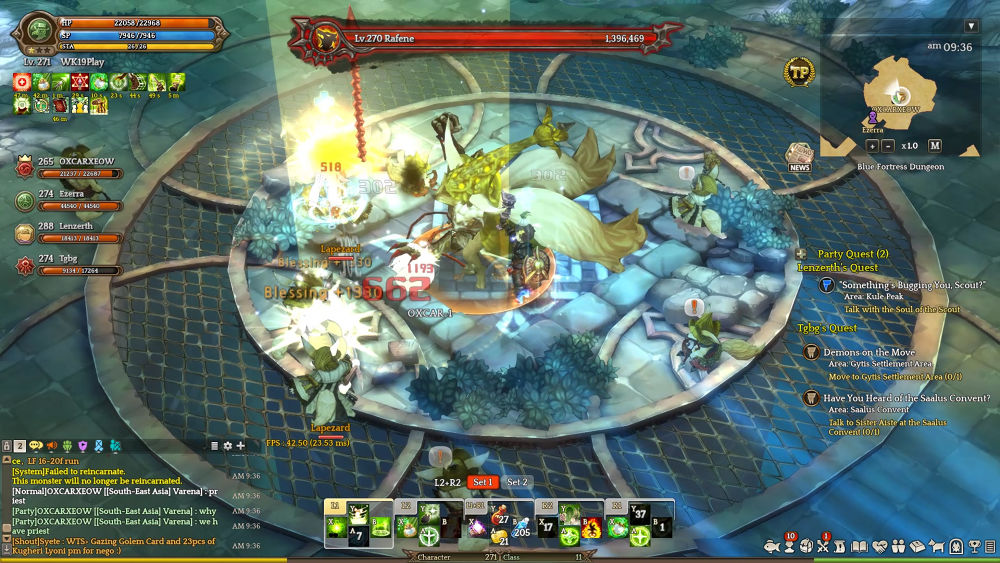Add a new chat tab with plus
This screenshot has height=563, width=1000.
[x=240, y=445]
